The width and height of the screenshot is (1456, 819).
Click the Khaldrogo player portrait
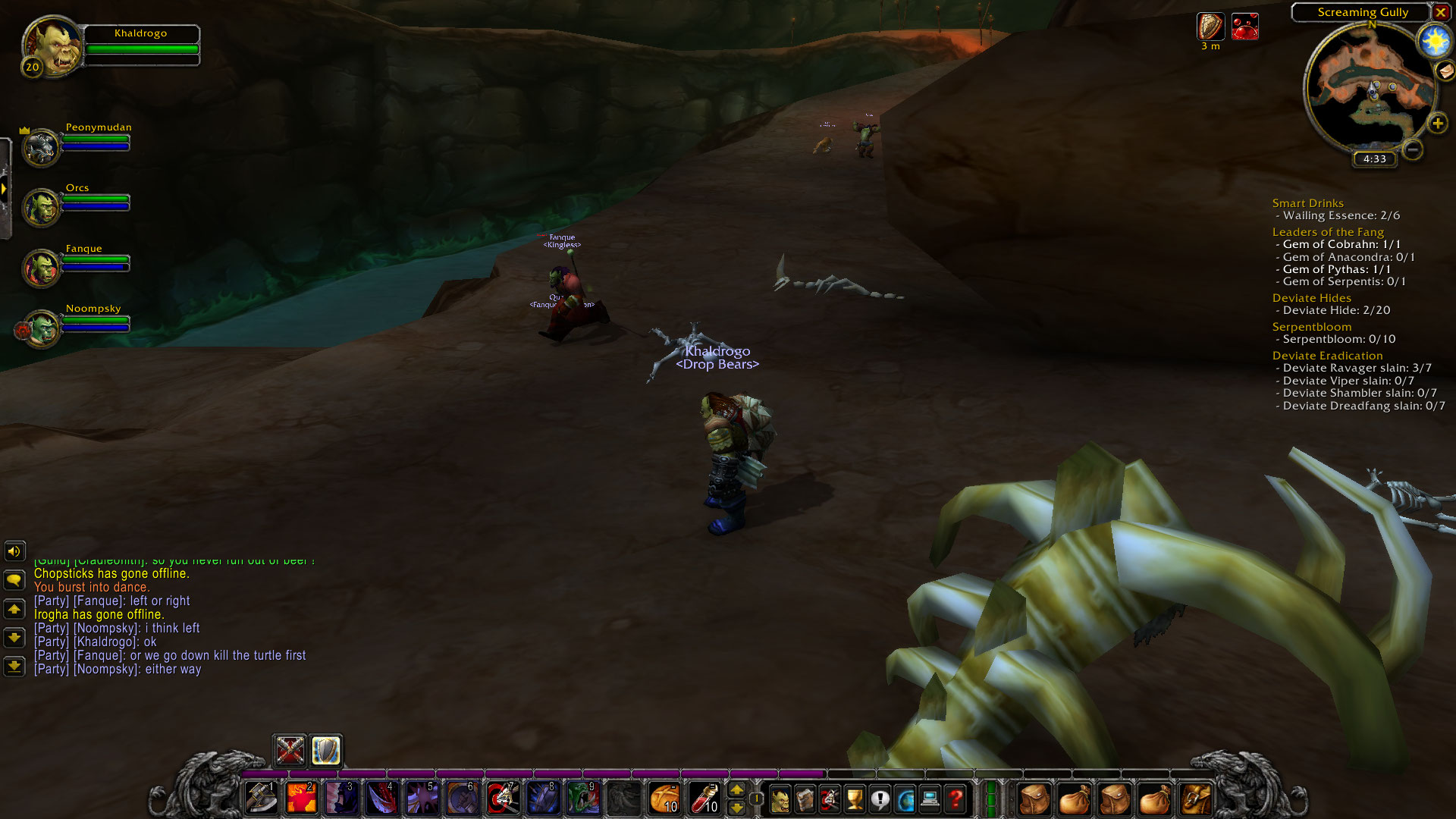click(x=52, y=47)
